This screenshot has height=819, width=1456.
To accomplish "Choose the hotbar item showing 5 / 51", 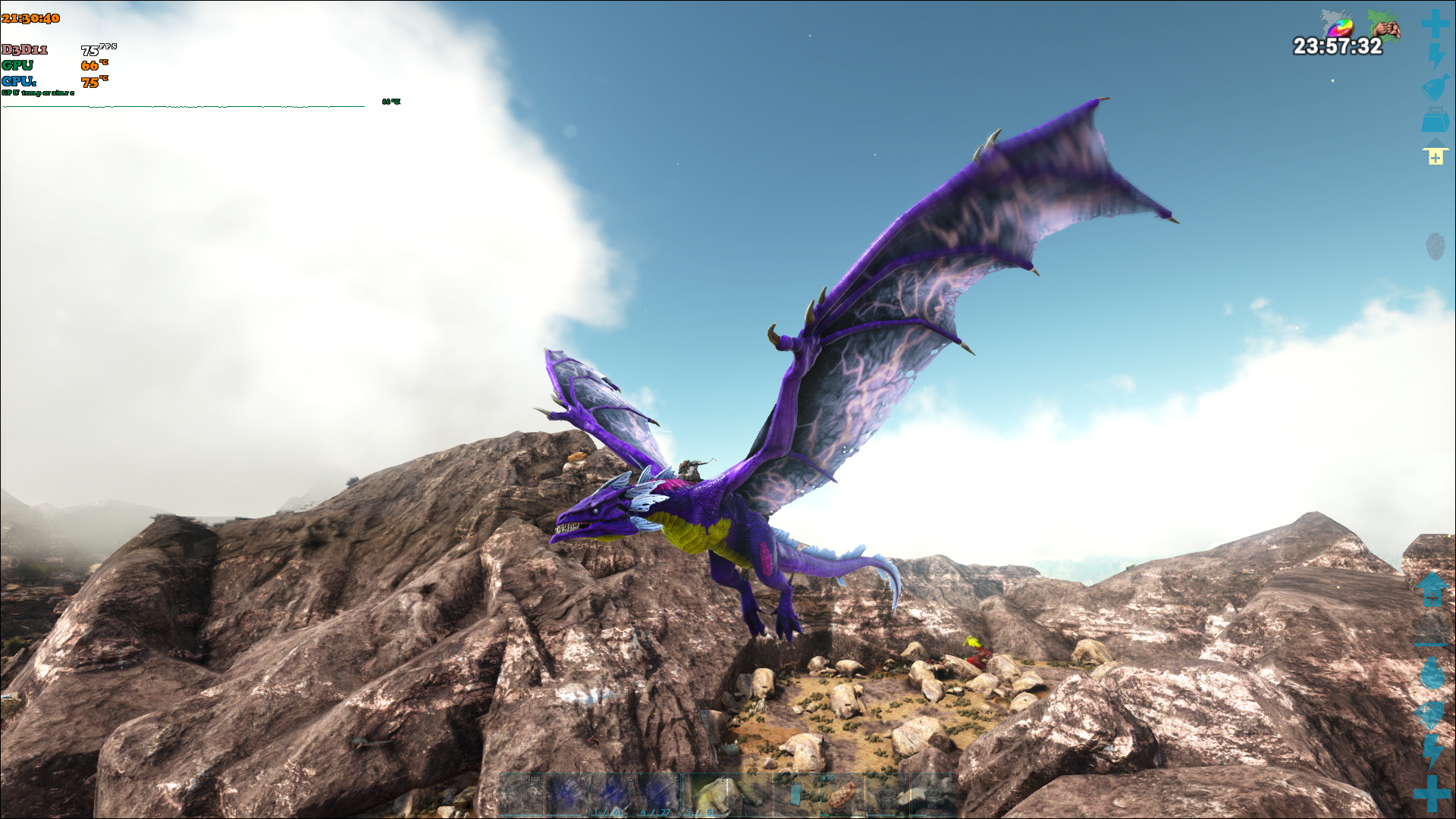I will (704, 795).
